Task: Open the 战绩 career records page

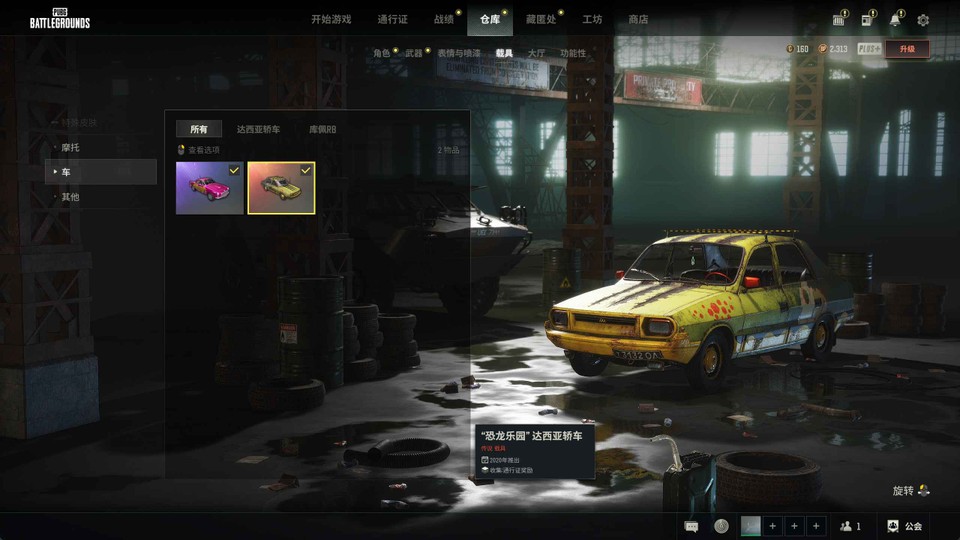Action: pyautogui.click(x=443, y=19)
